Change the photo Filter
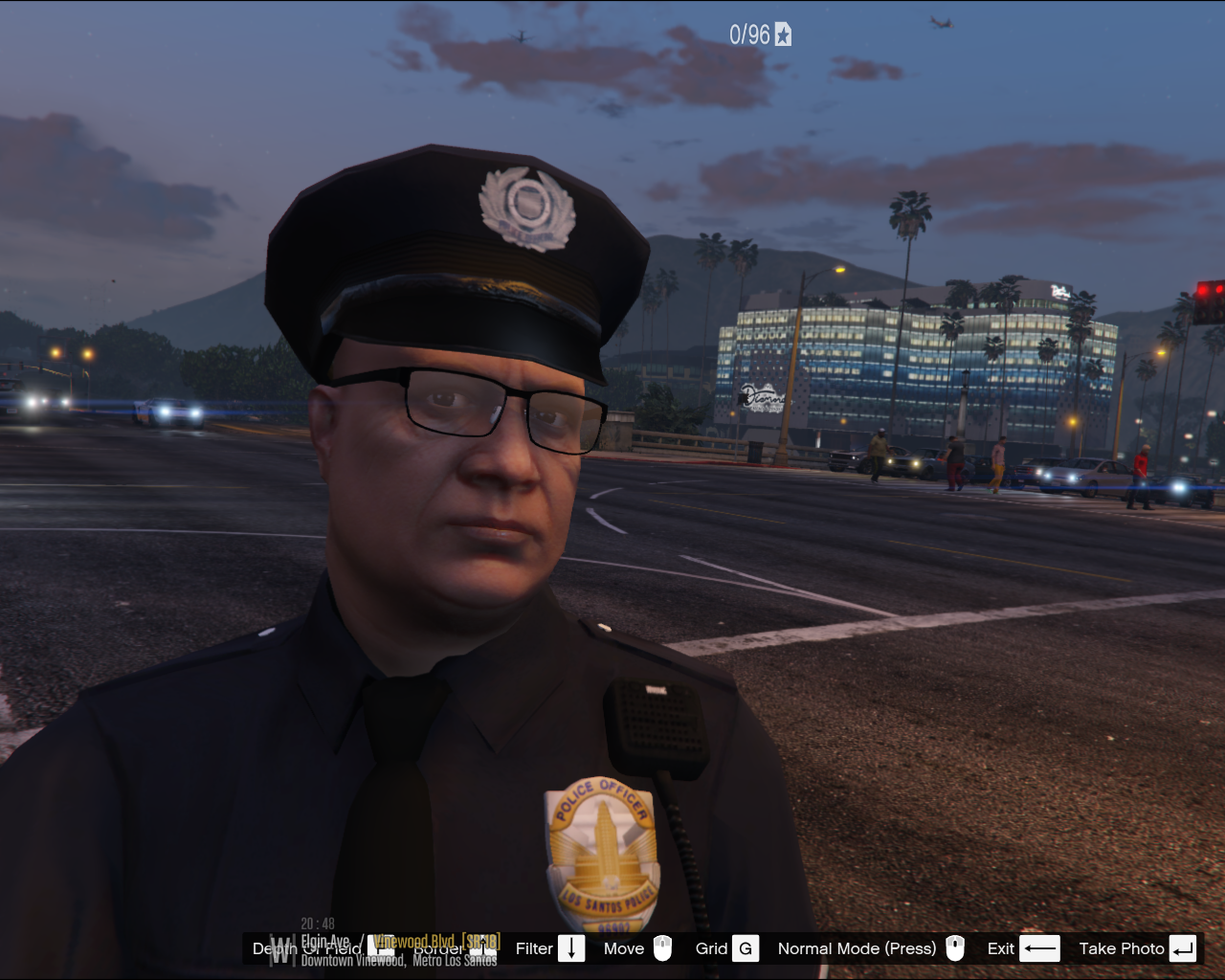The width and height of the screenshot is (1225, 980). pos(549,948)
